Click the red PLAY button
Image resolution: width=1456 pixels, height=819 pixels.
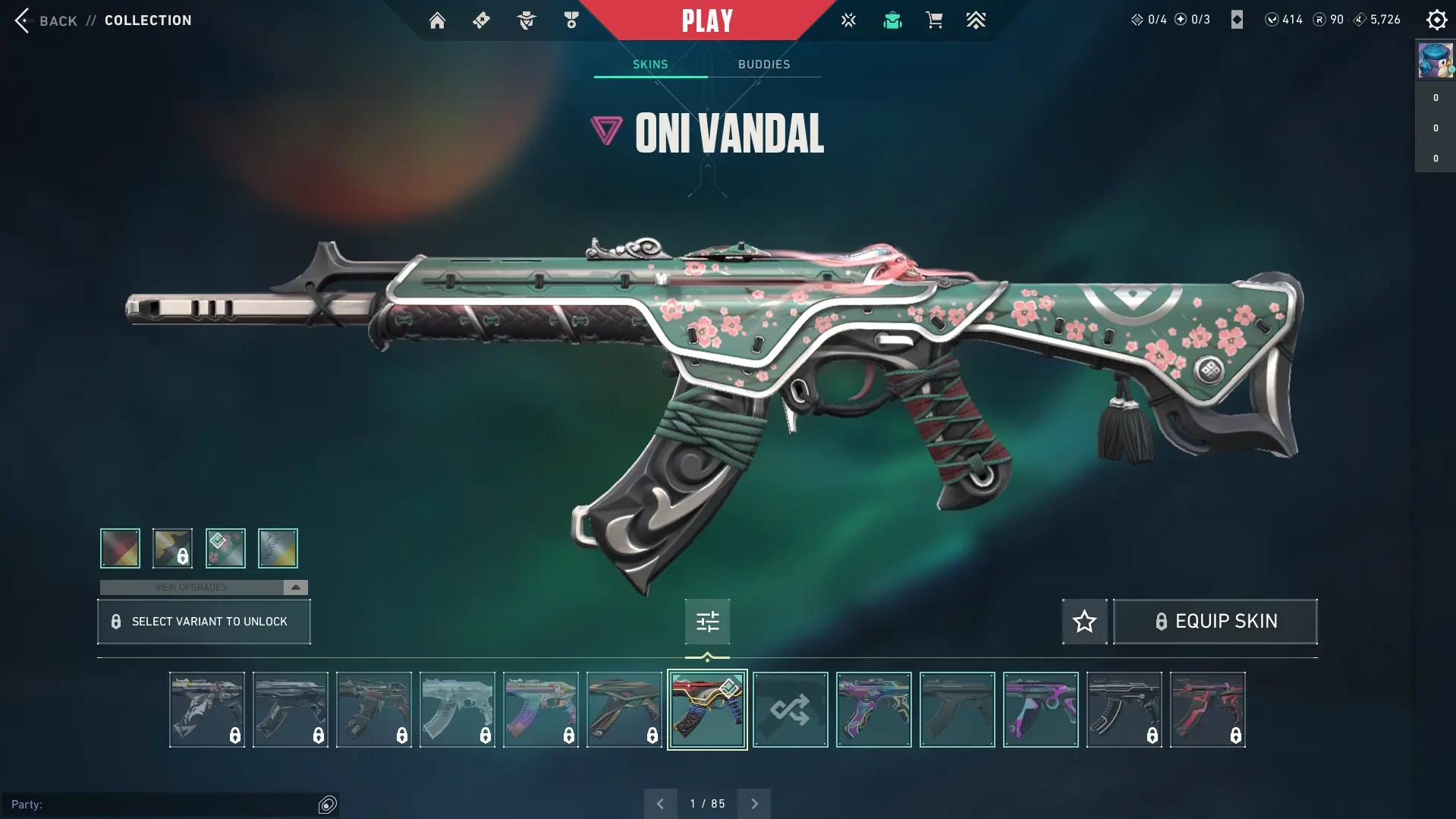coord(707,20)
